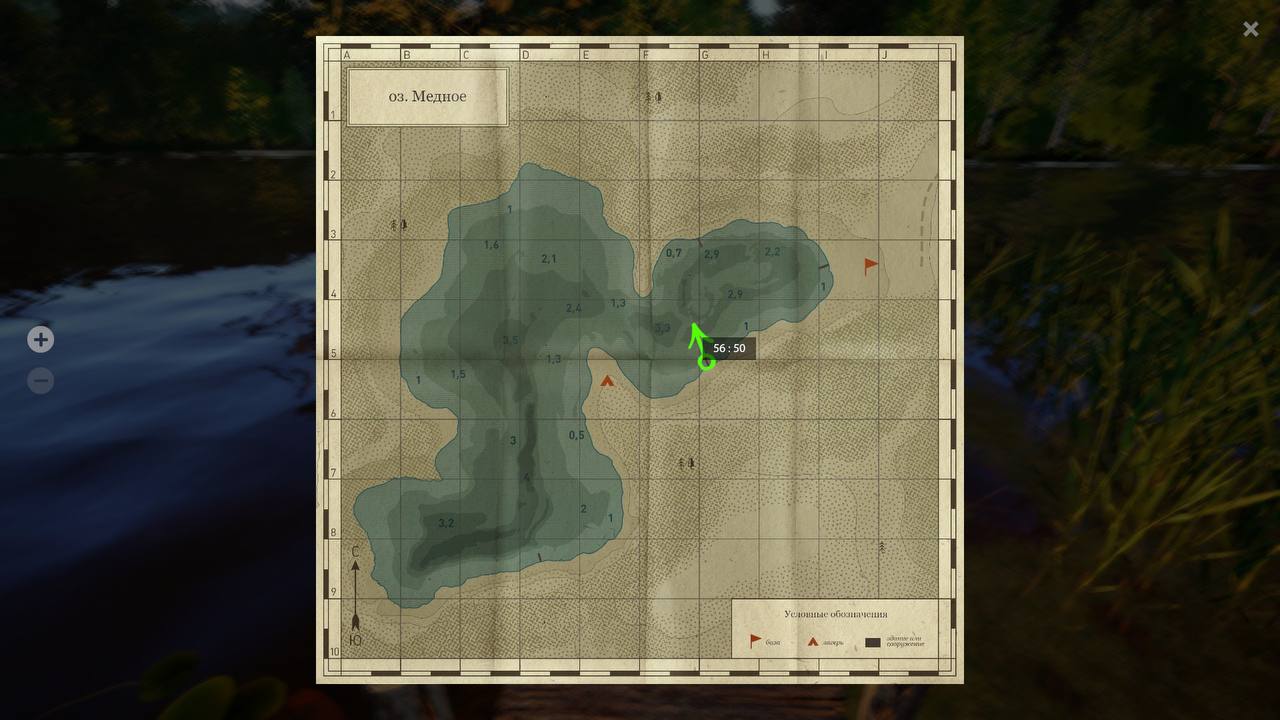Select the red base flag marker on map
This screenshot has width=1280, height=720.
click(x=871, y=266)
